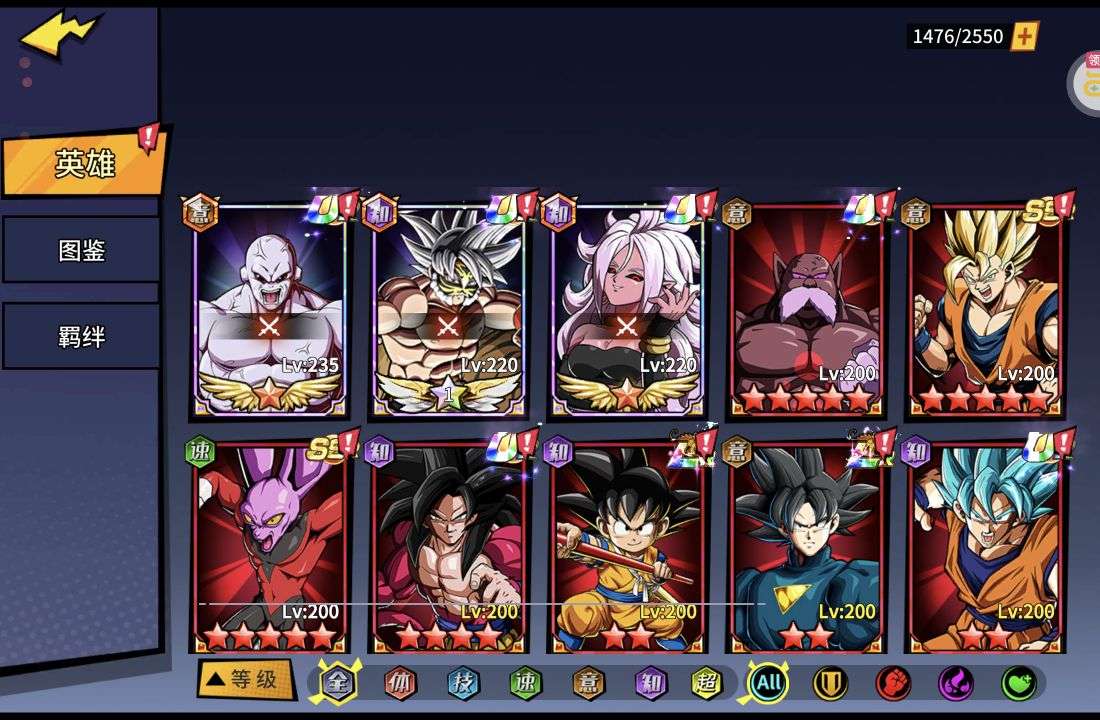
Task: Filter heroes by 知 type
Action: tap(650, 683)
